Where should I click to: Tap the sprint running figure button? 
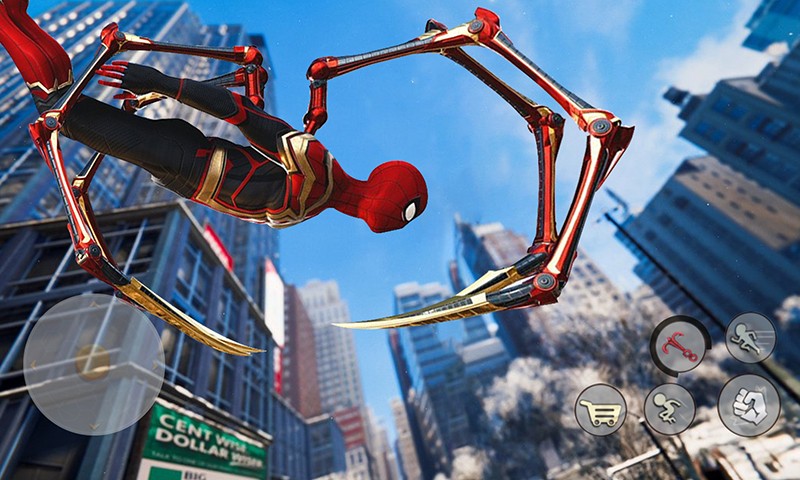[x=750, y=338]
